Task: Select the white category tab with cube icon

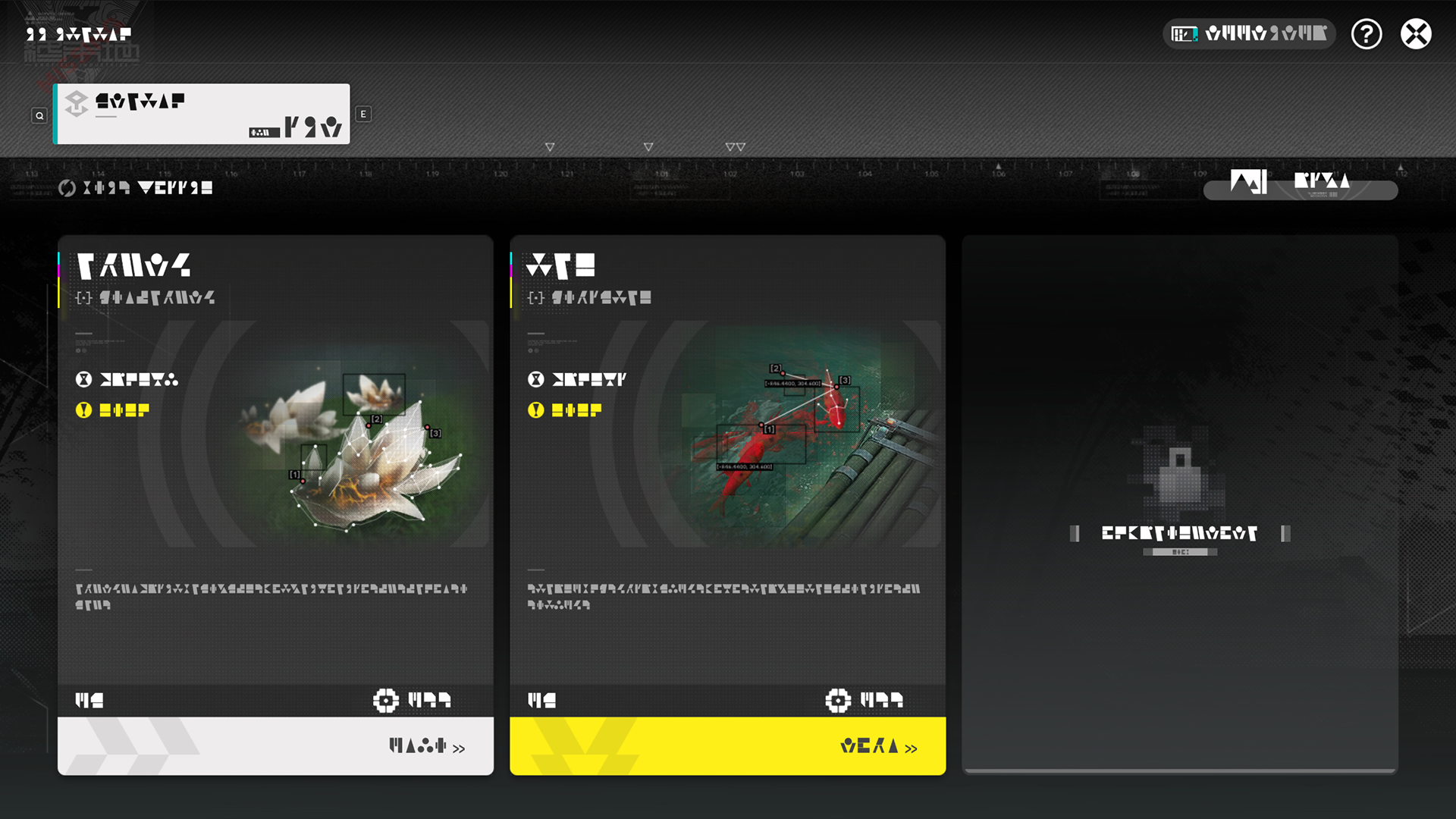Action: point(202,114)
